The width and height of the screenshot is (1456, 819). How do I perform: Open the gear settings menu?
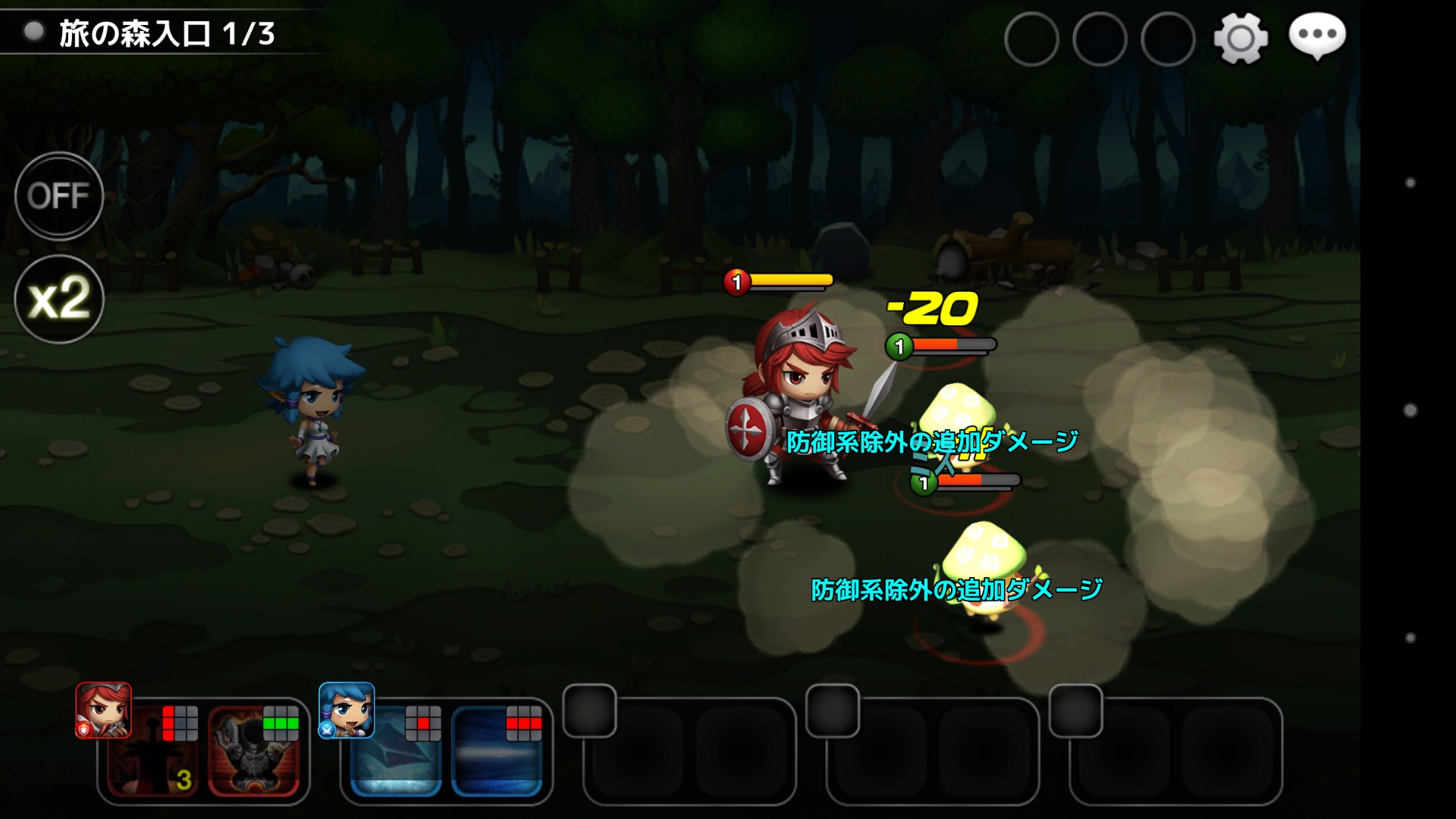click(1241, 38)
